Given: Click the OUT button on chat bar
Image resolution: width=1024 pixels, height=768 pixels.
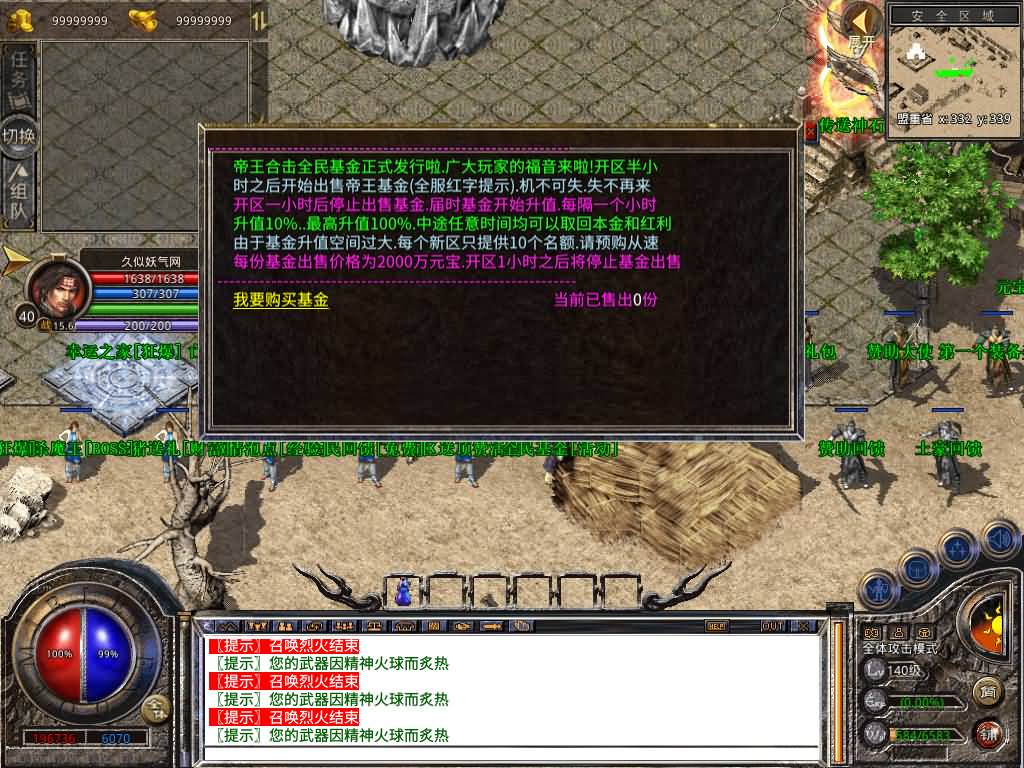Looking at the screenshot, I should pos(772,626).
